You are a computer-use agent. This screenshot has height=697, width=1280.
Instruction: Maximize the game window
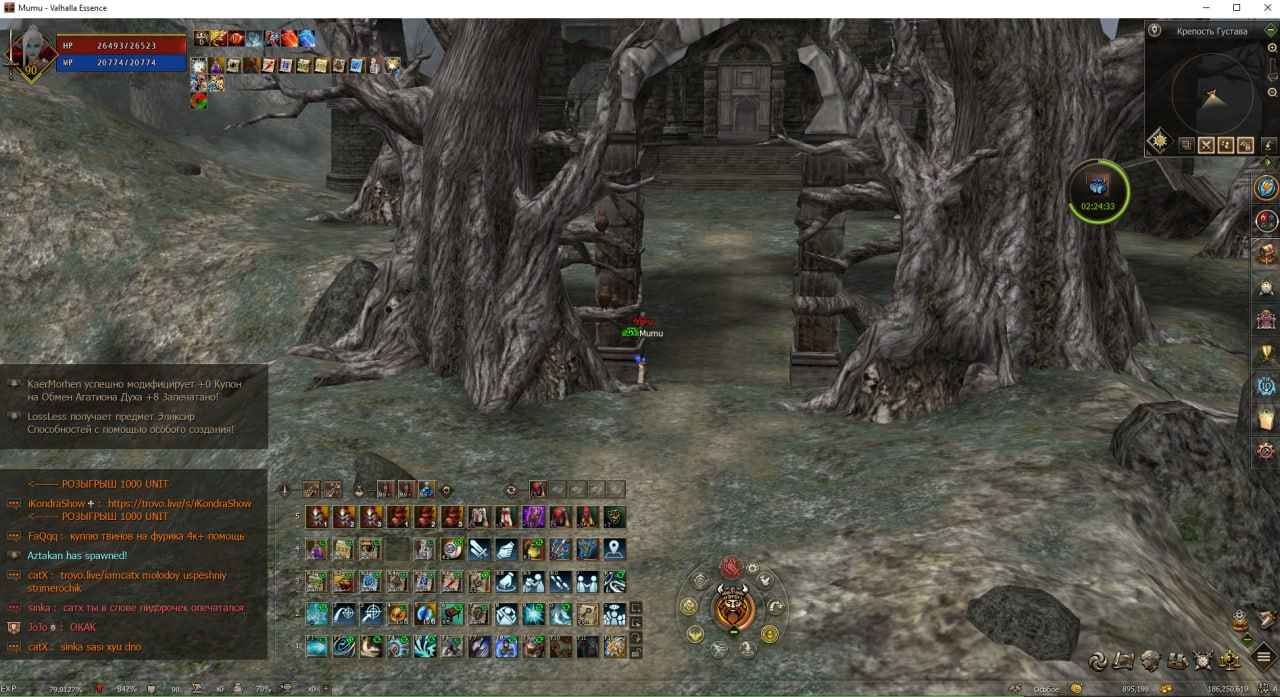1236,8
